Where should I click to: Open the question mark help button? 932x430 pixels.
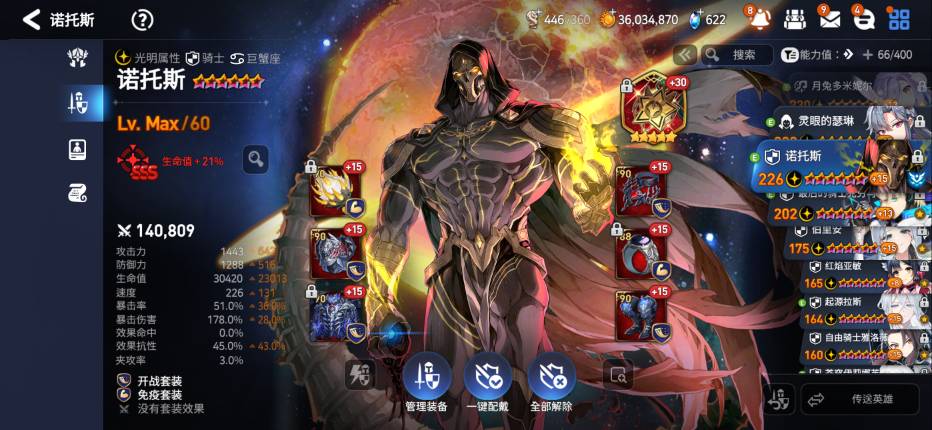[x=143, y=19]
